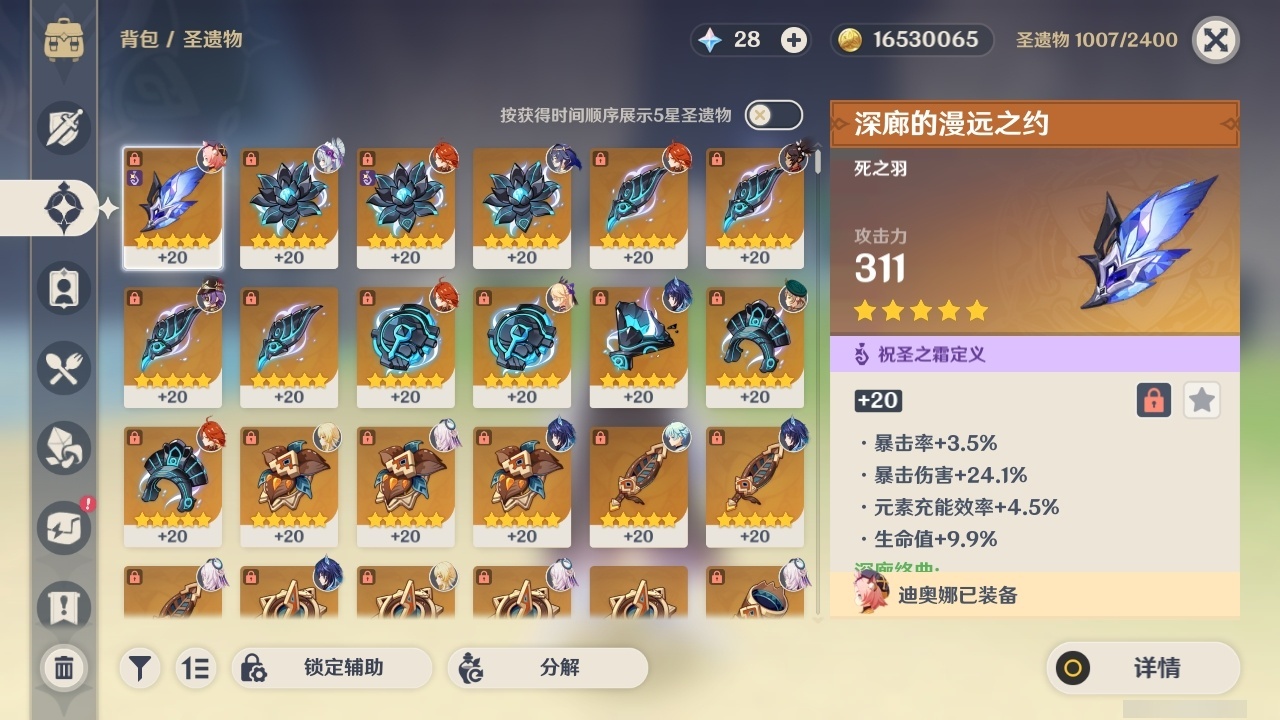Open the character profile items tab
The width and height of the screenshot is (1280, 720).
pyautogui.click(x=63, y=288)
